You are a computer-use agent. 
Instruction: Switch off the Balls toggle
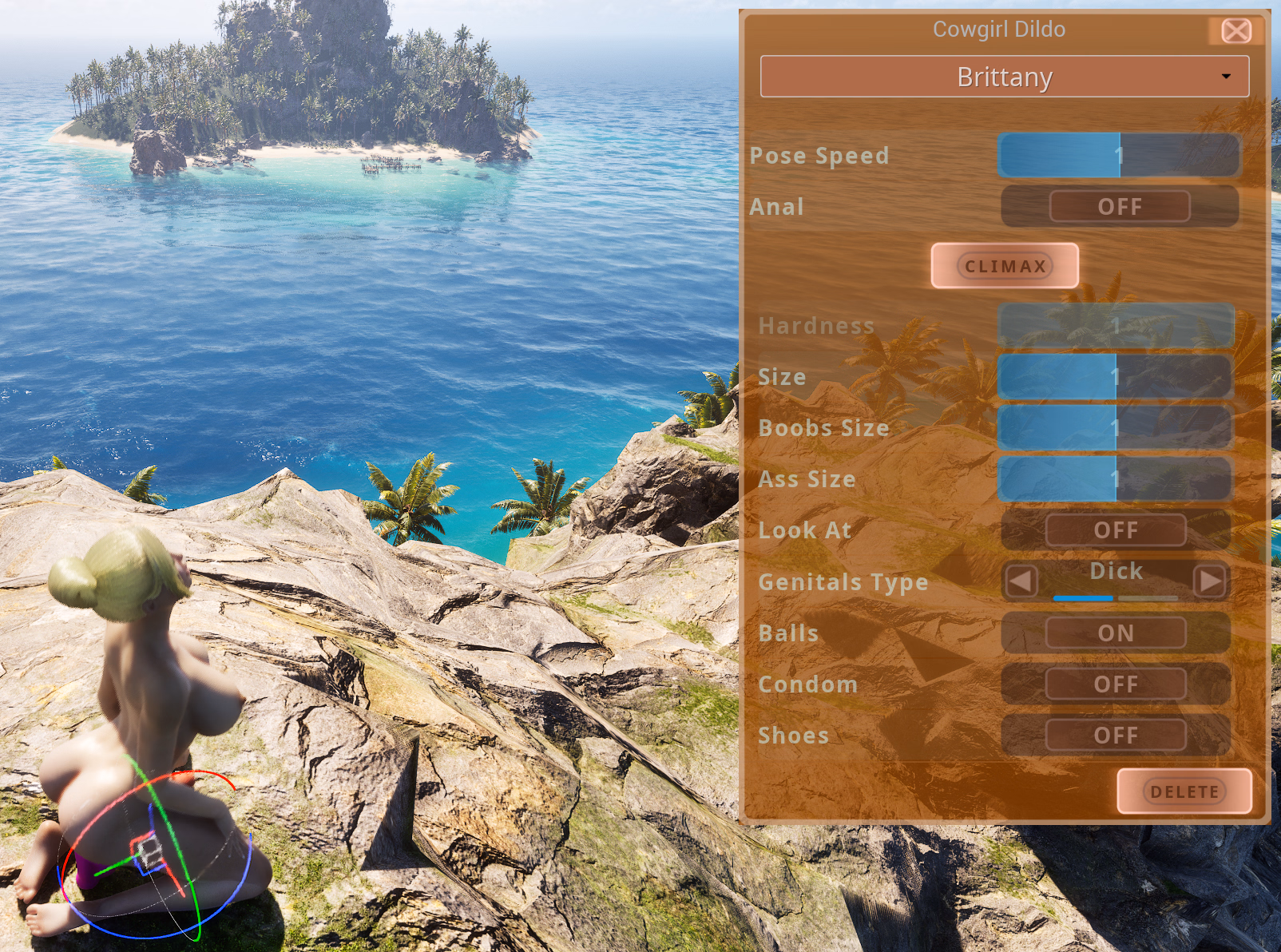1115,633
